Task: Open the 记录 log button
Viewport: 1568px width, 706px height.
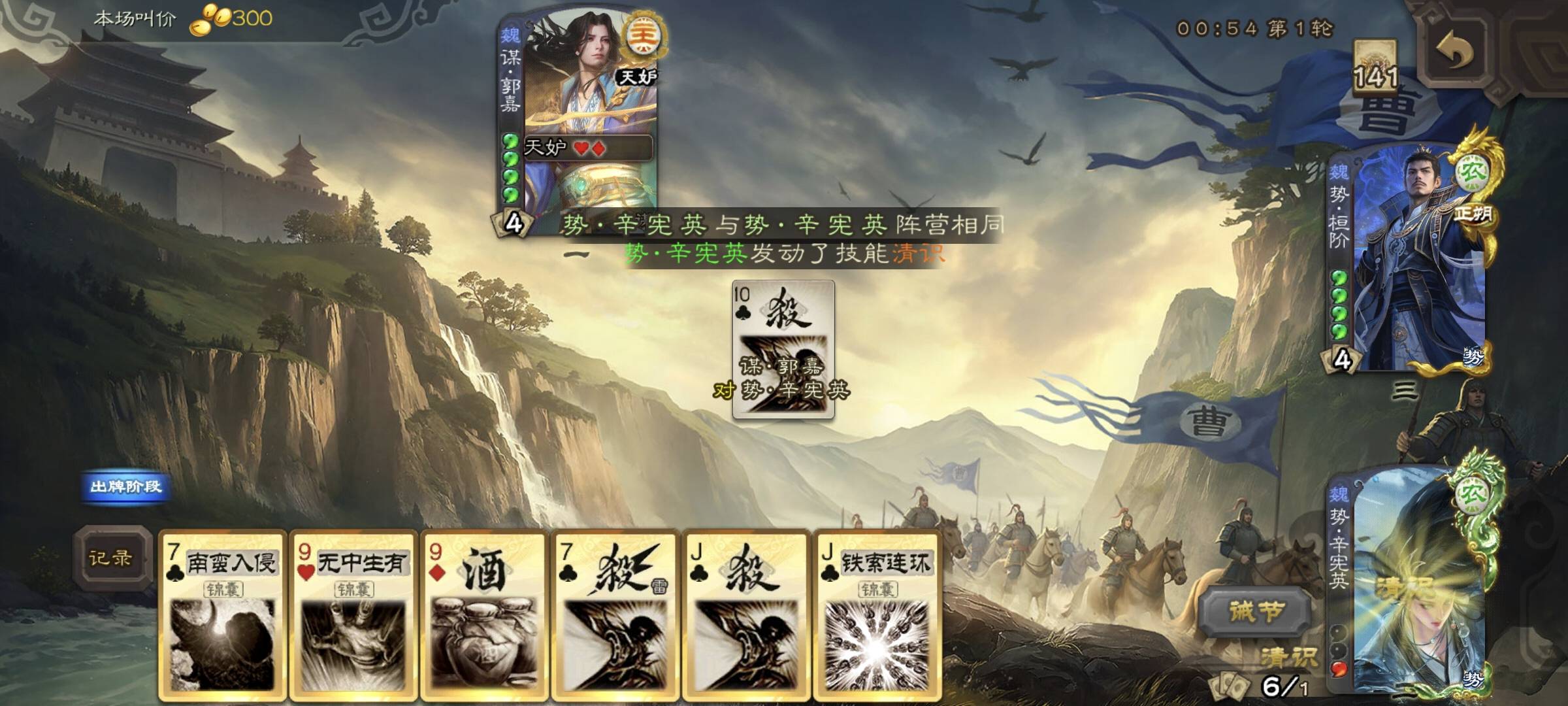Action: [111, 558]
